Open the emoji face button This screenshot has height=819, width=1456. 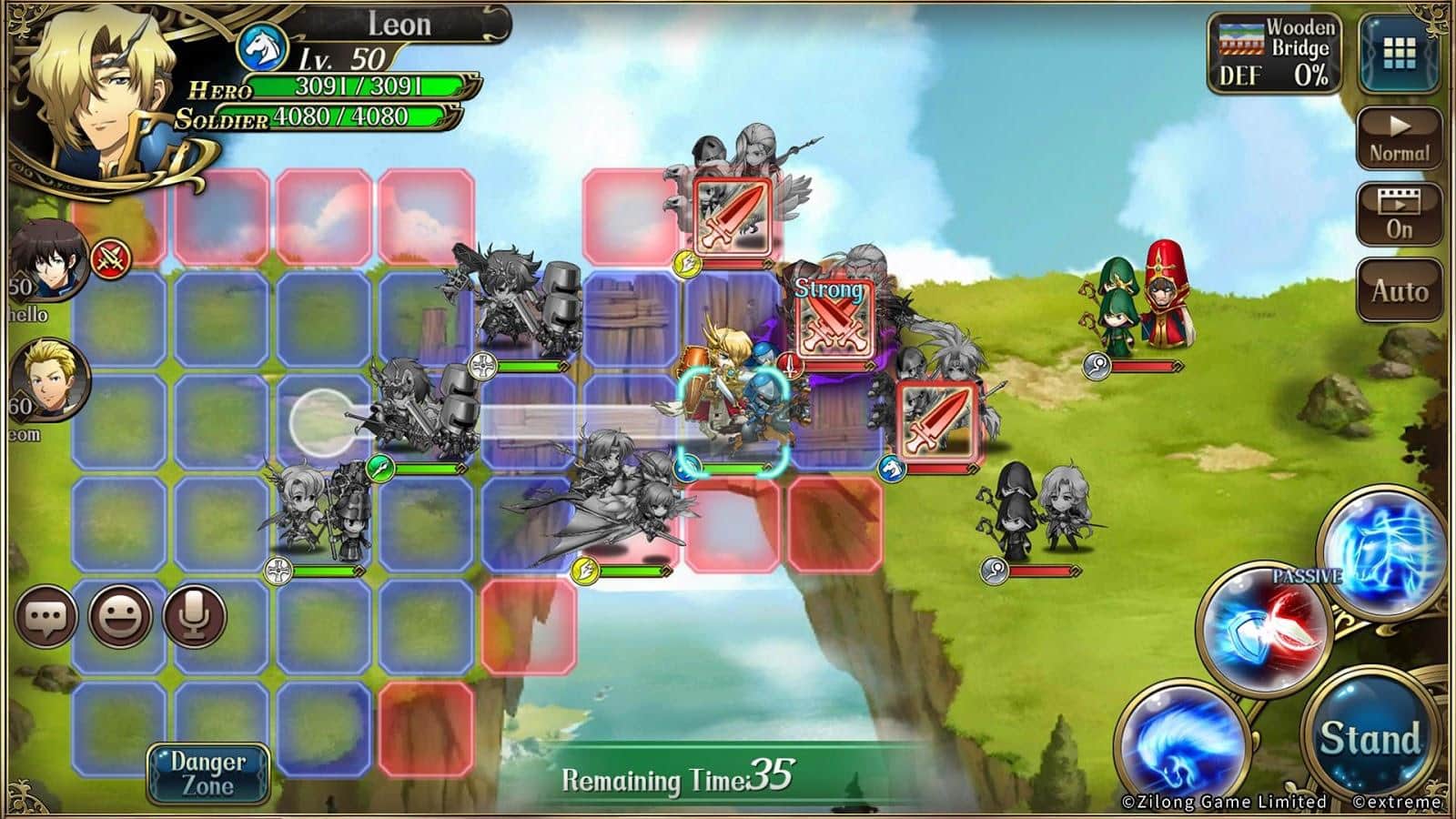(x=120, y=617)
